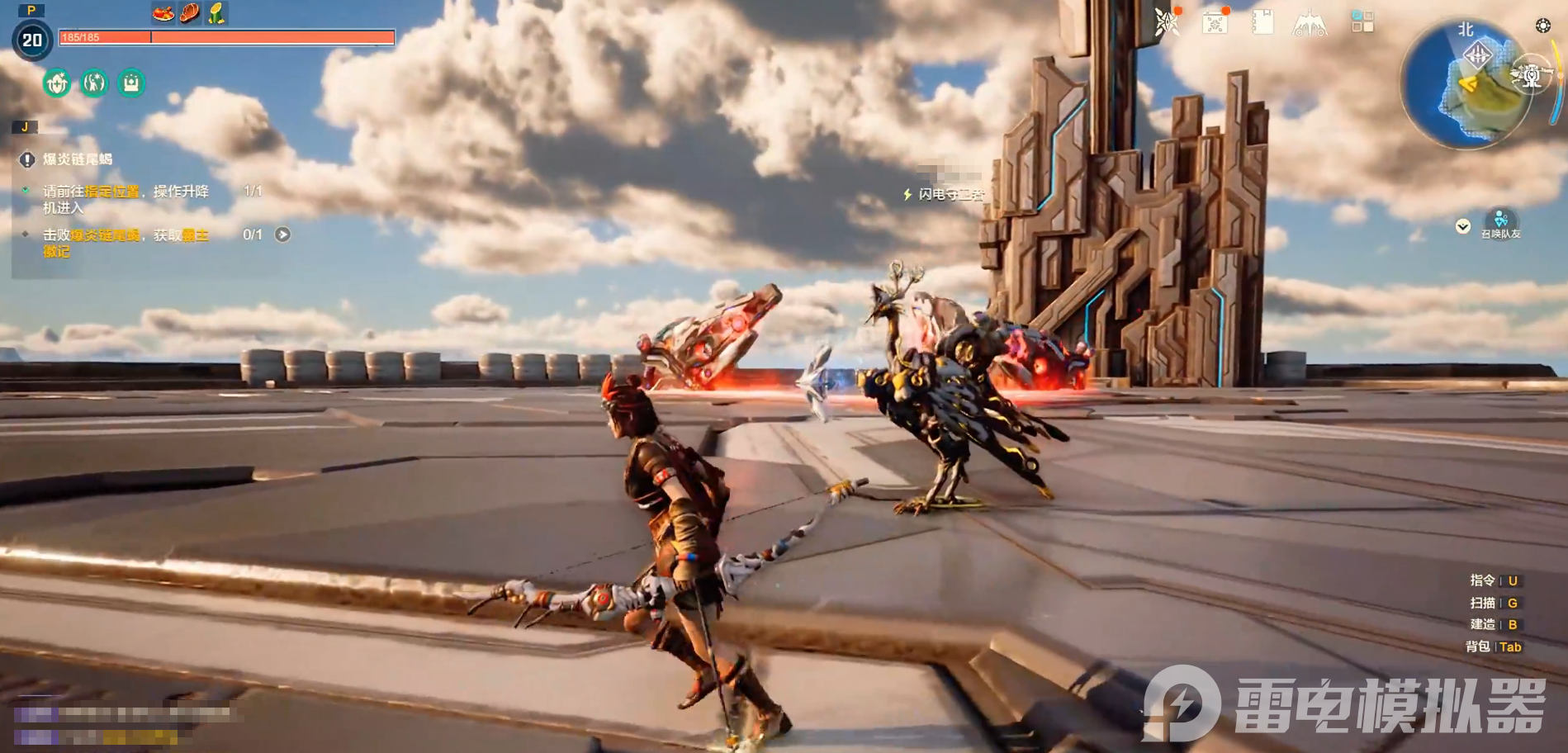Expand the dropdown chevron near 召唤队友
The width and height of the screenshot is (1568, 753).
click(x=1462, y=226)
